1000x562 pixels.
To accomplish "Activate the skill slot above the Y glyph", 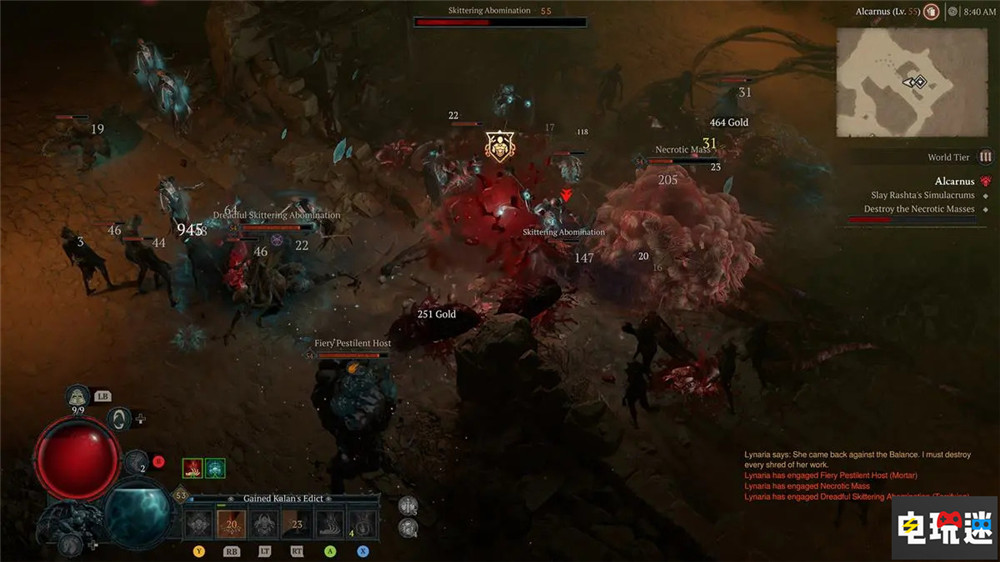I will pos(200,523).
